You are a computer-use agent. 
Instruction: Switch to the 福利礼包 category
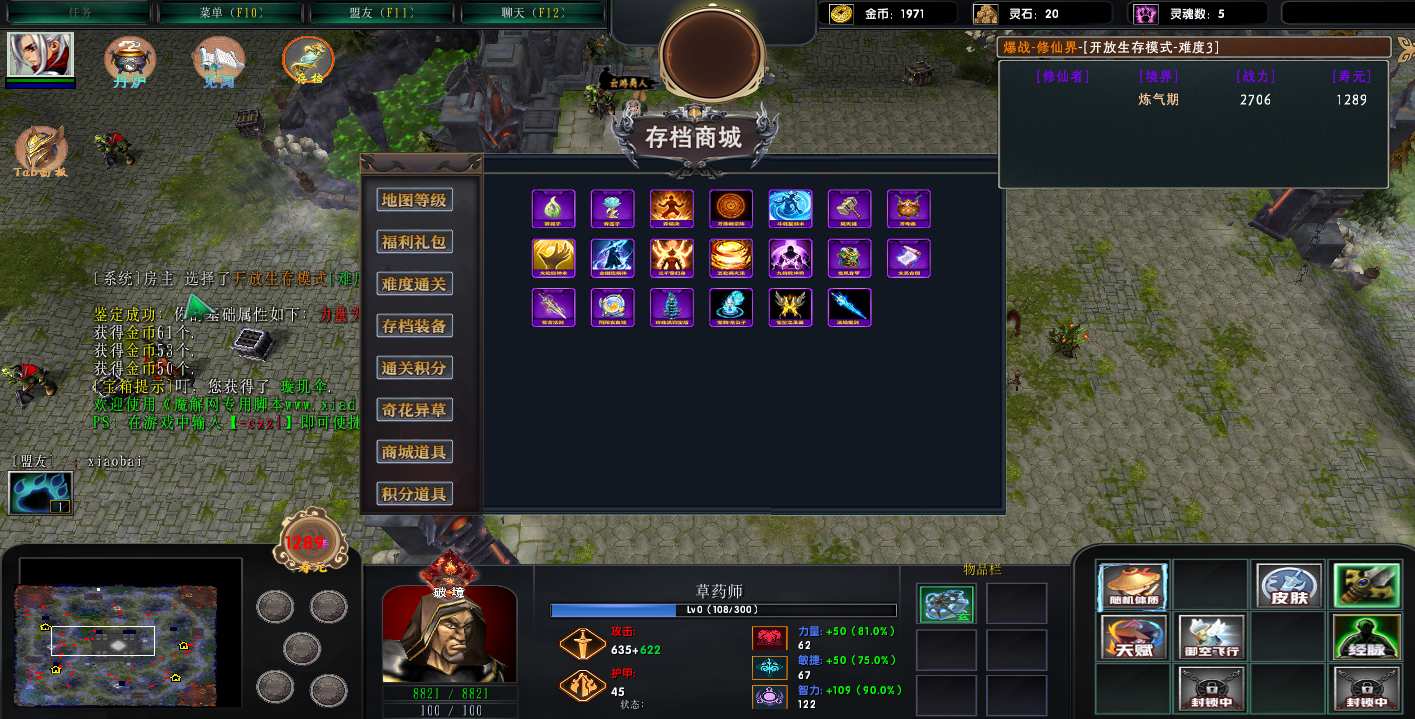pos(414,242)
